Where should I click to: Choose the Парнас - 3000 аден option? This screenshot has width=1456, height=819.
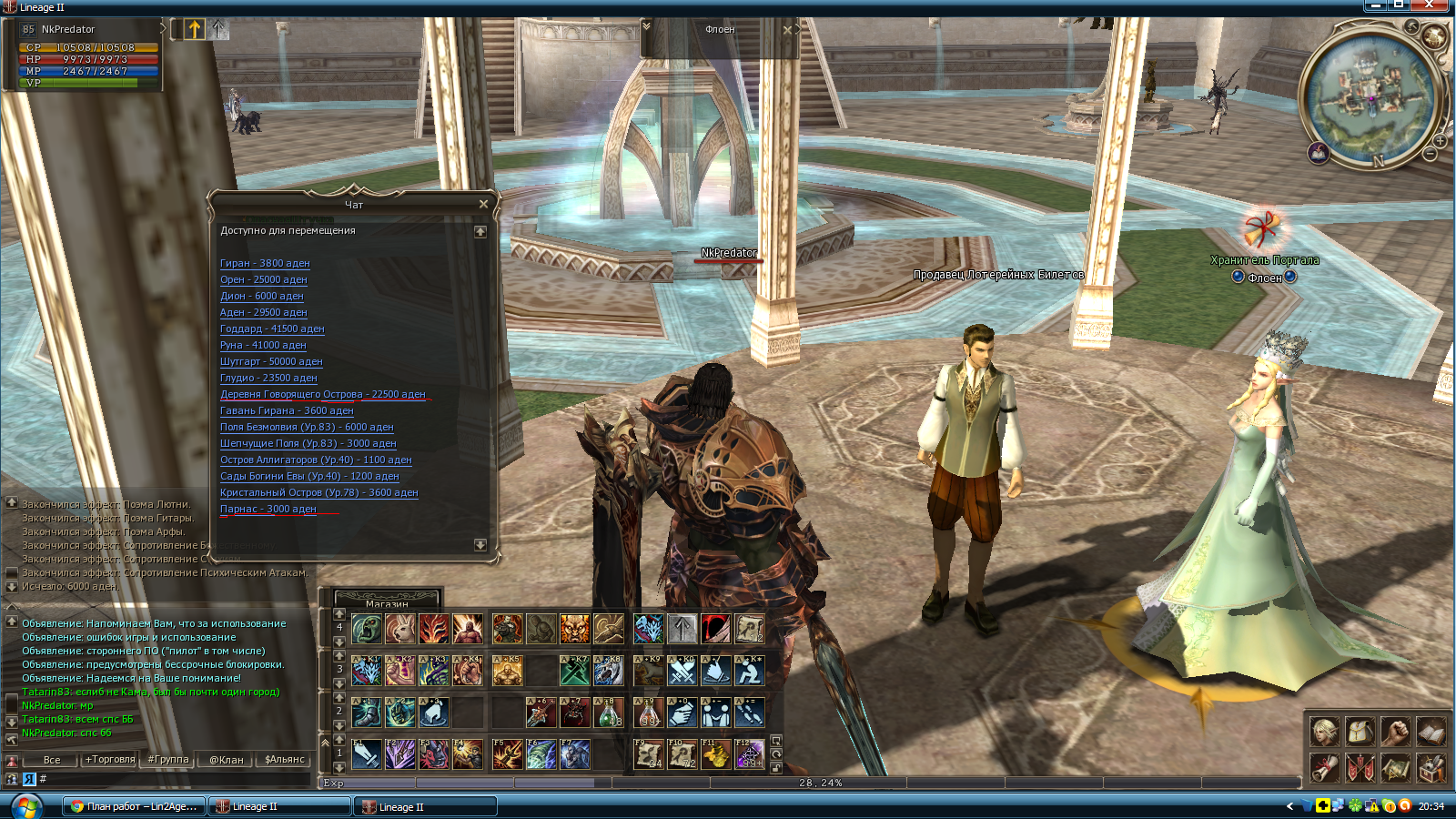pos(268,509)
